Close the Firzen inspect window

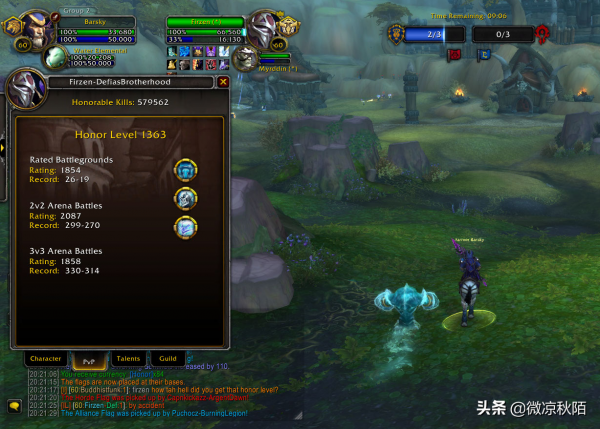click(223, 82)
